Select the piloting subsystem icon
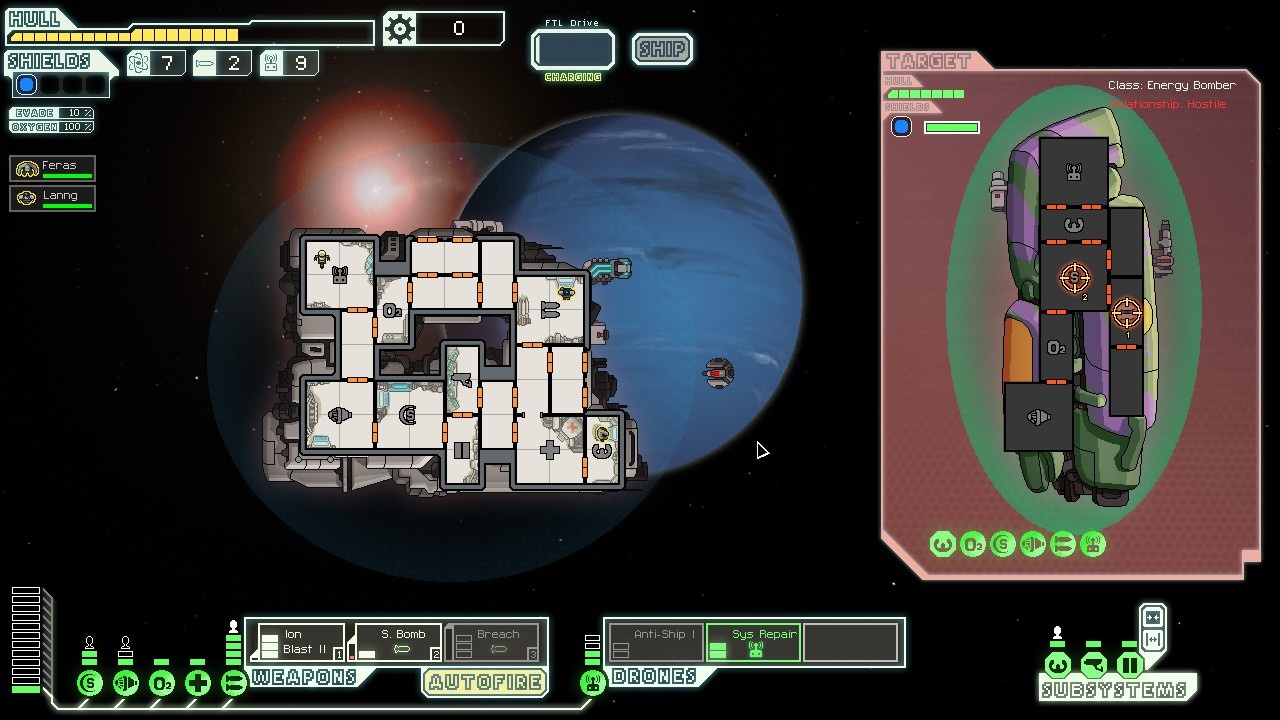The width and height of the screenshot is (1280, 720). coord(1057,665)
